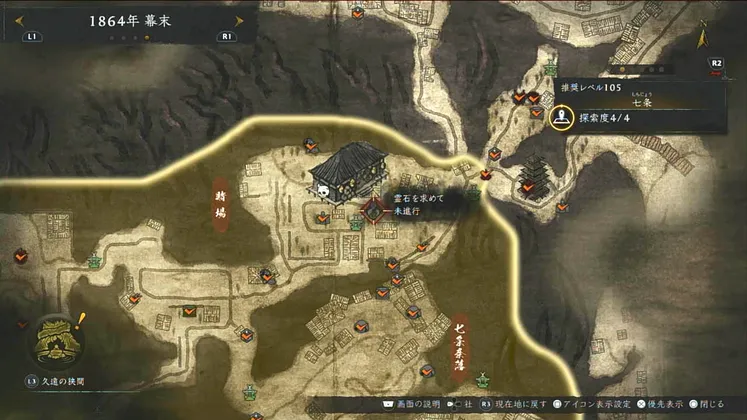The height and width of the screenshot is (420, 747).
Task: Click the 七条 exploration location pin icon
Action: 562,117
